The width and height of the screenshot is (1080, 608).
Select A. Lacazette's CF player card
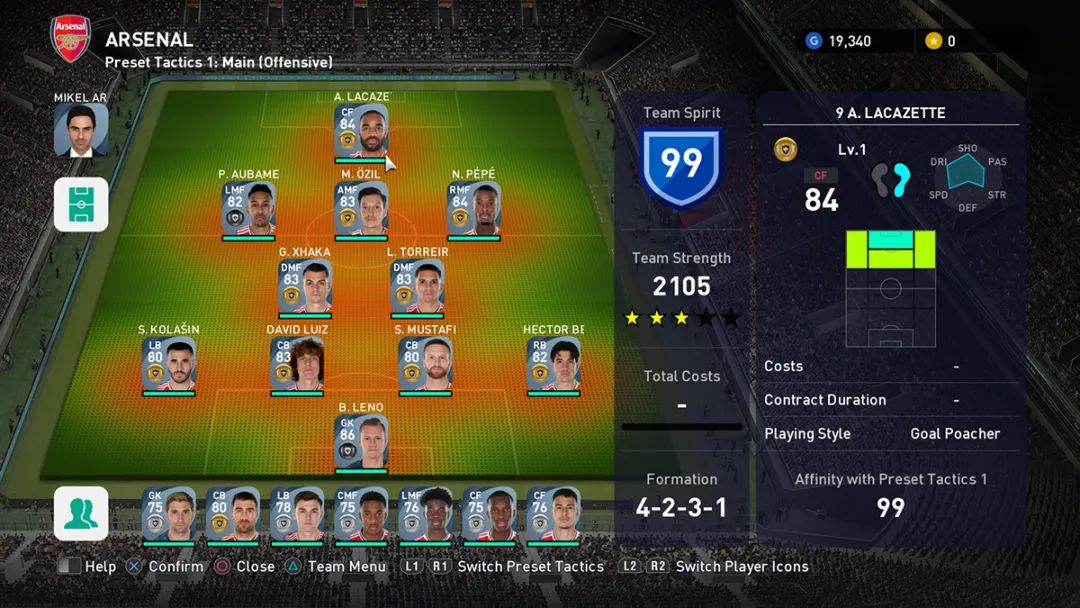361,130
